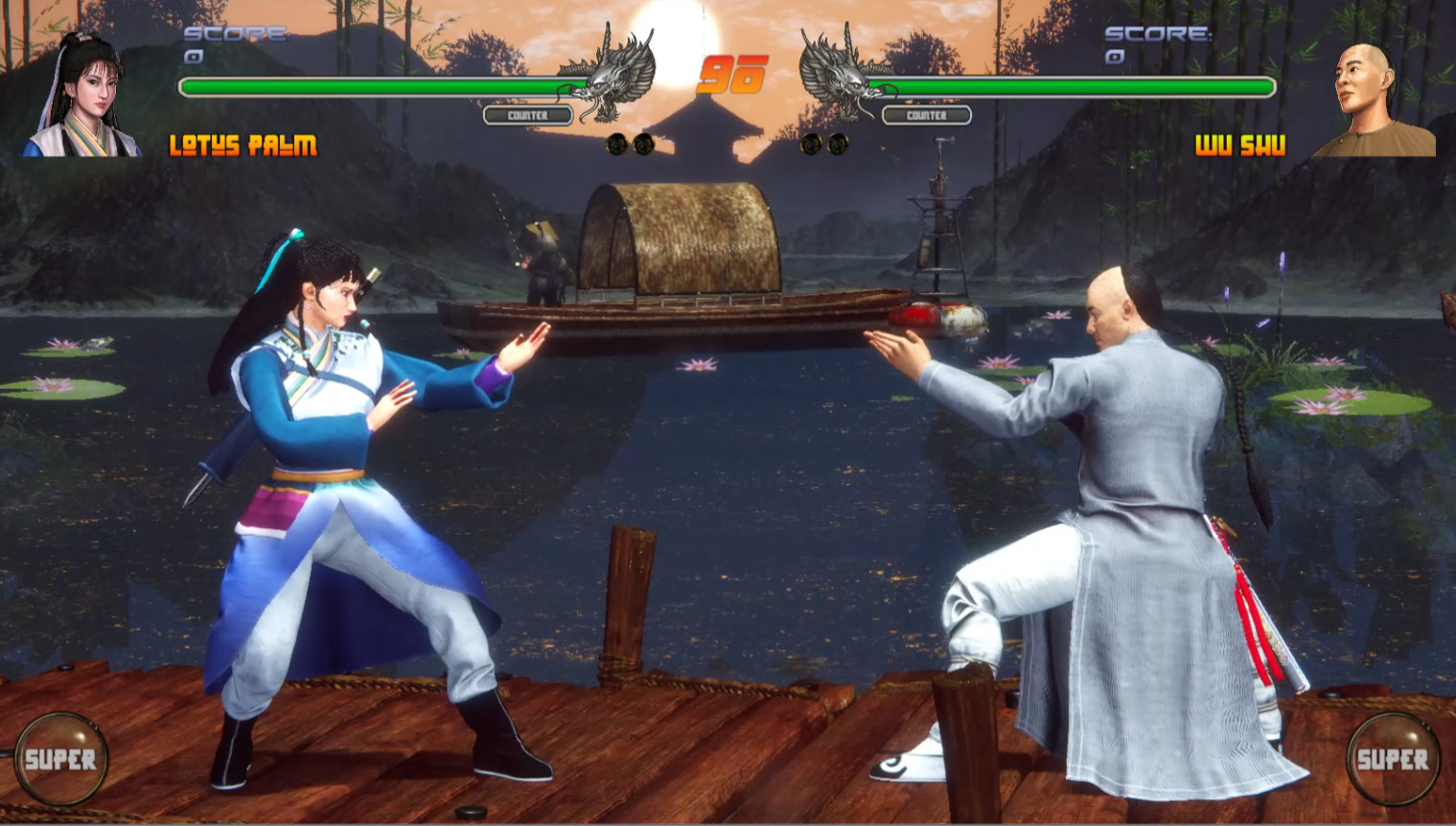Click the right SUPER medallion
1456x826 pixels.
1392,760
